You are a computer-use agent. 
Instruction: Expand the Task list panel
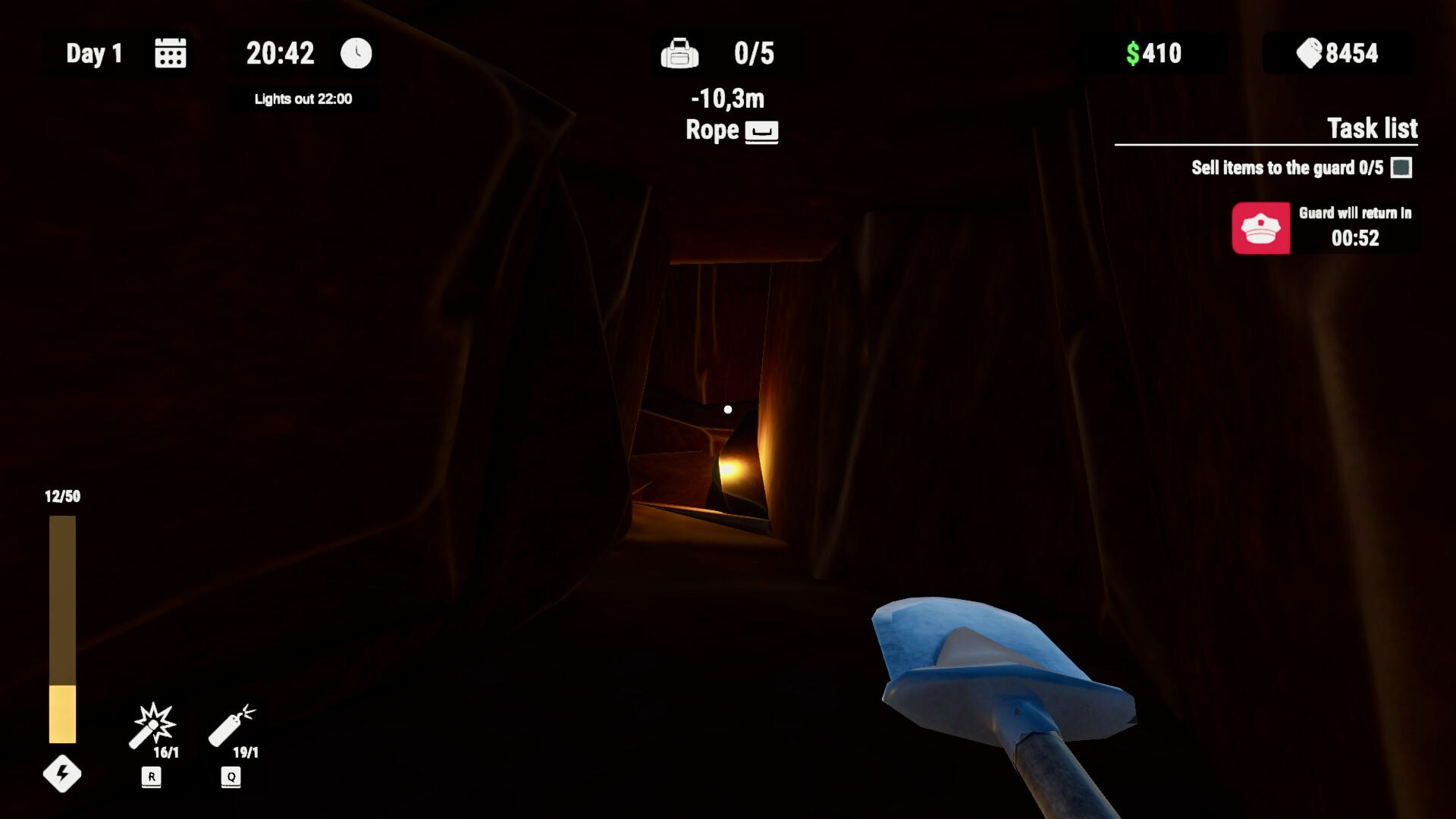click(x=1372, y=129)
